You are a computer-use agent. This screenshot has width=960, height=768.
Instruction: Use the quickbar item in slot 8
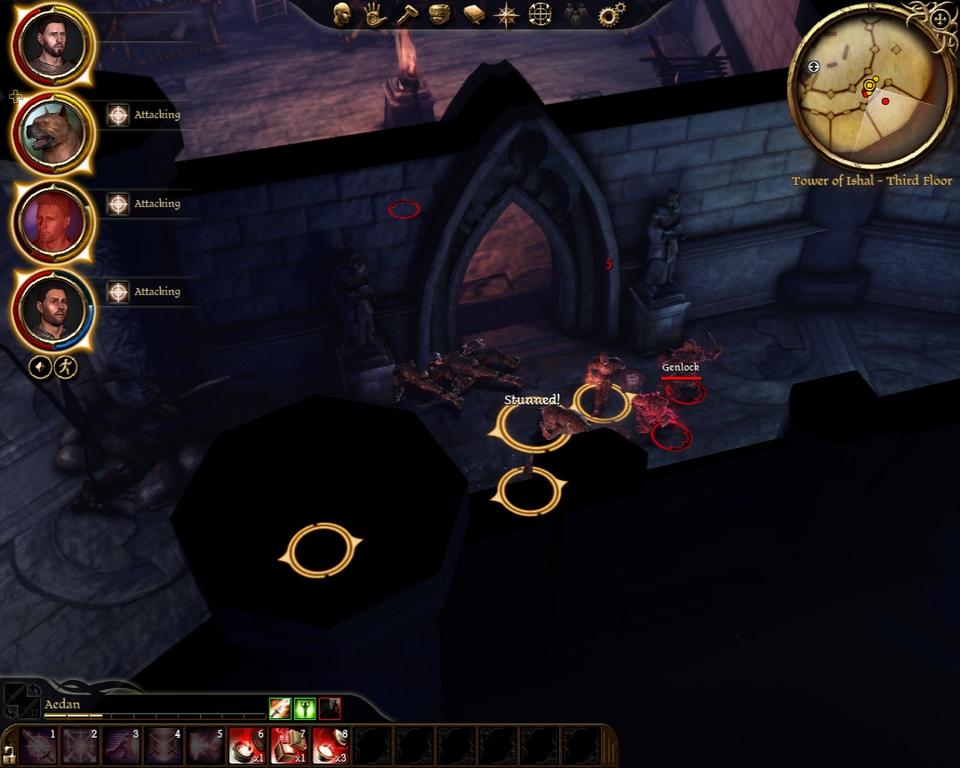tap(330, 745)
